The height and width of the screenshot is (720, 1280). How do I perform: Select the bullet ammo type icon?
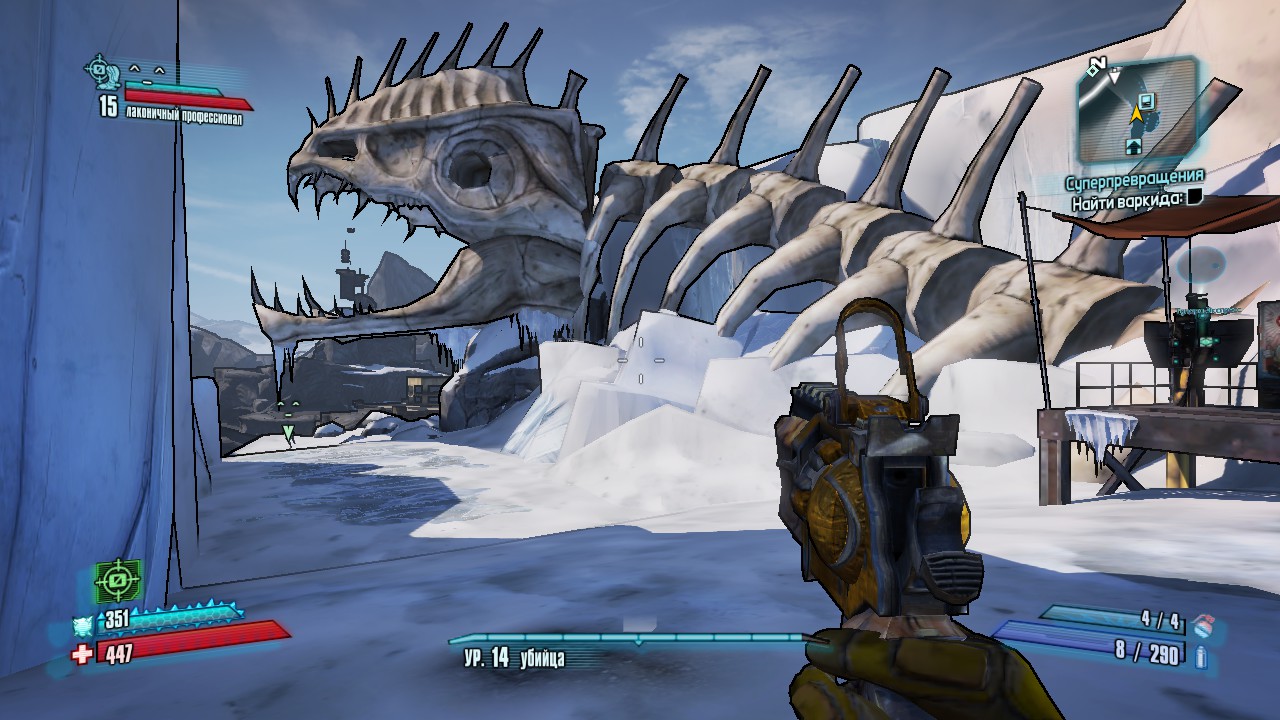[1201, 656]
